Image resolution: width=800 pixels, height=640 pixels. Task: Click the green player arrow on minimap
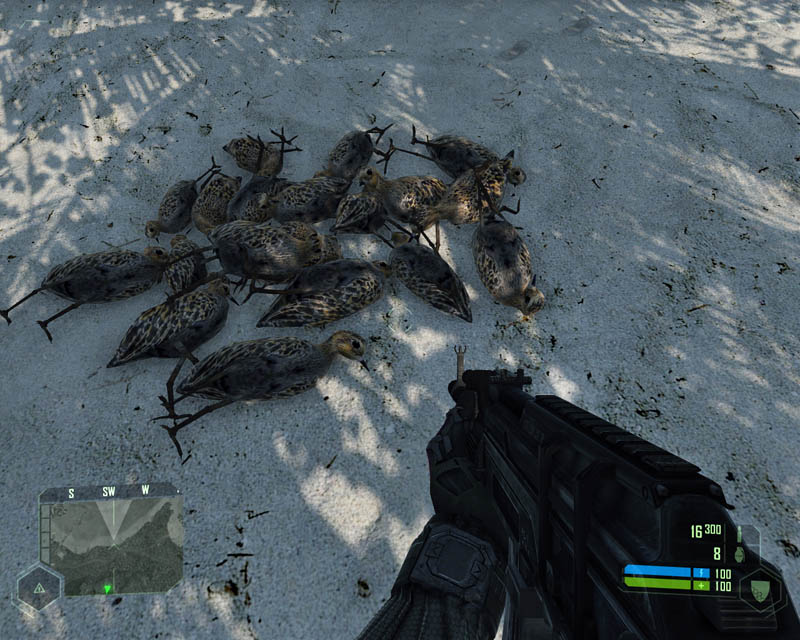[106, 588]
